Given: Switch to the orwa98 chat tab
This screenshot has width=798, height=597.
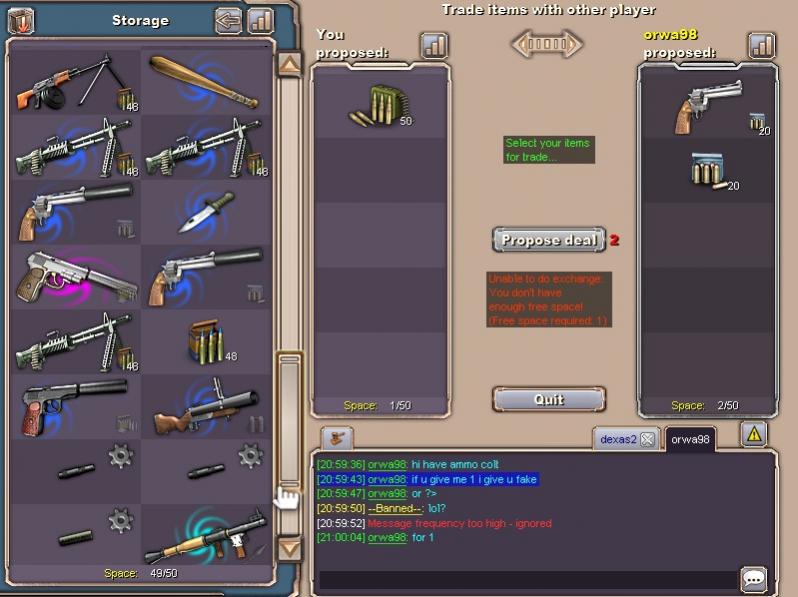Looking at the screenshot, I should 689,439.
